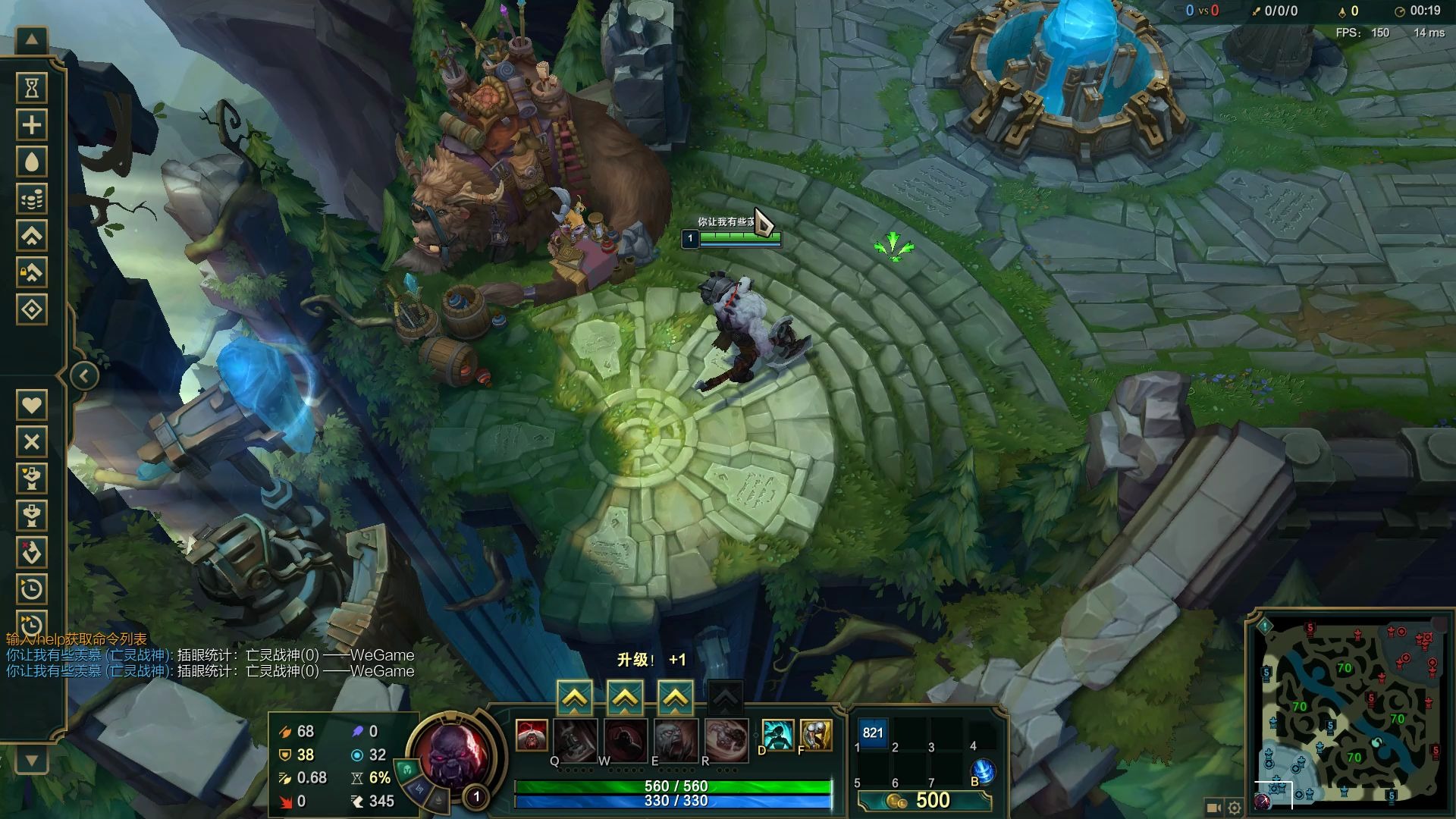
Task: Click the heart practice tool button
Action: [32, 405]
